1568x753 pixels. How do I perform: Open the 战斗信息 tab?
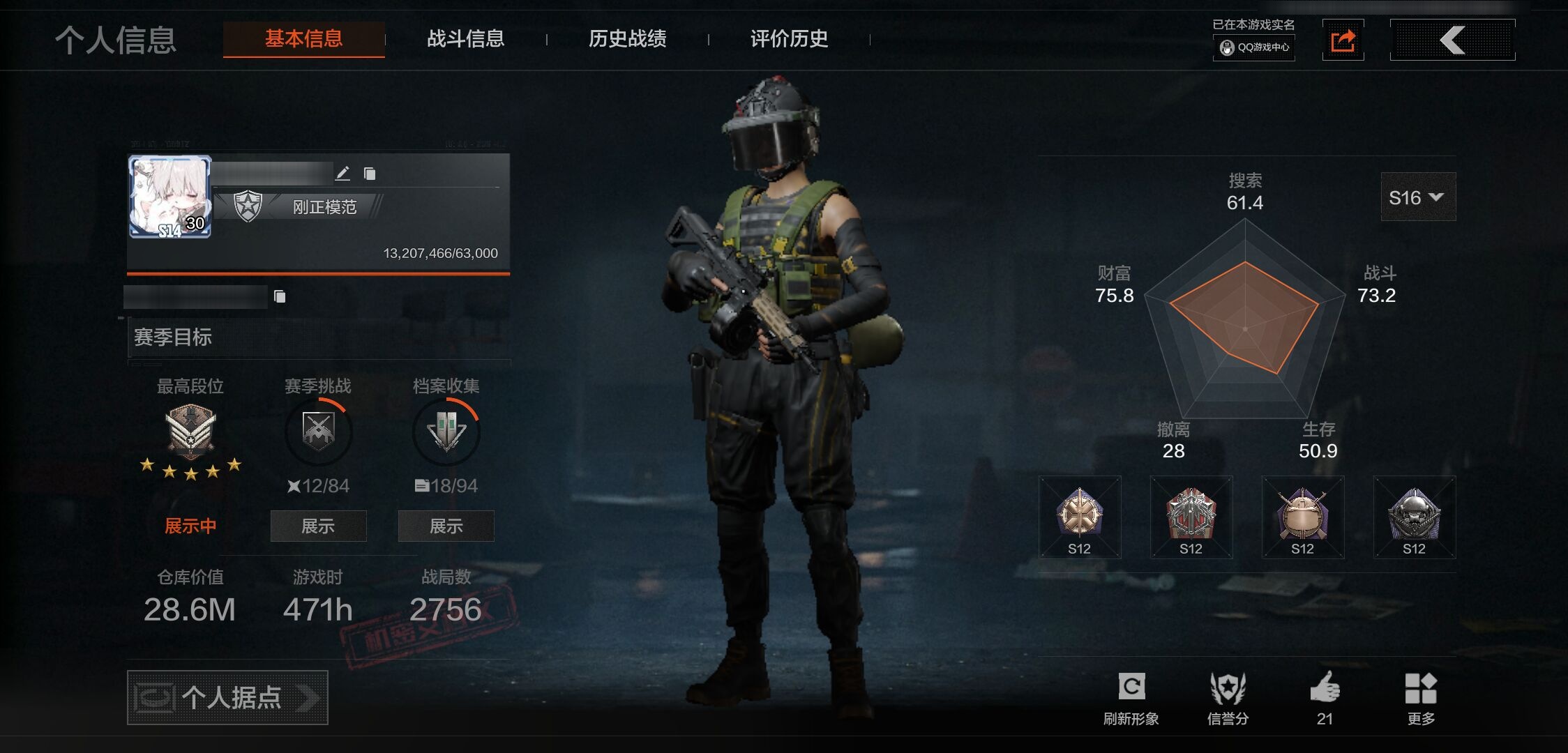[x=465, y=39]
